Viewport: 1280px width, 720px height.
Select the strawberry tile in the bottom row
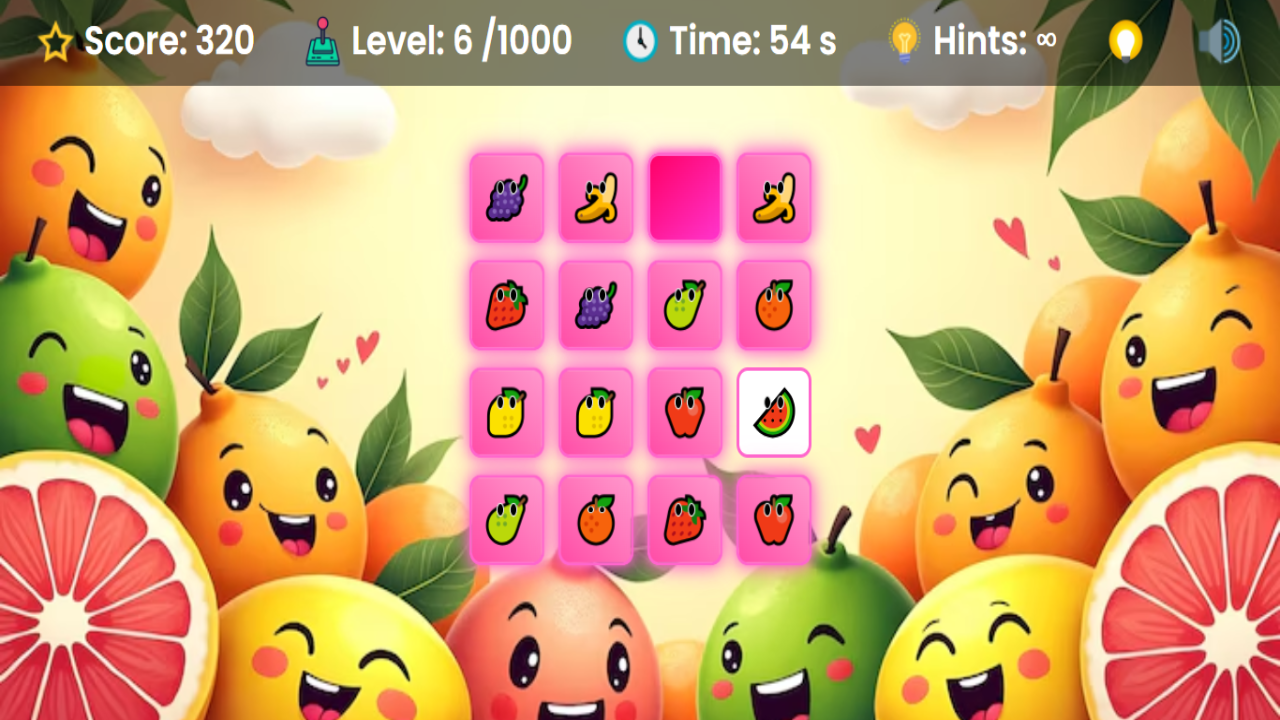[685, 519]
